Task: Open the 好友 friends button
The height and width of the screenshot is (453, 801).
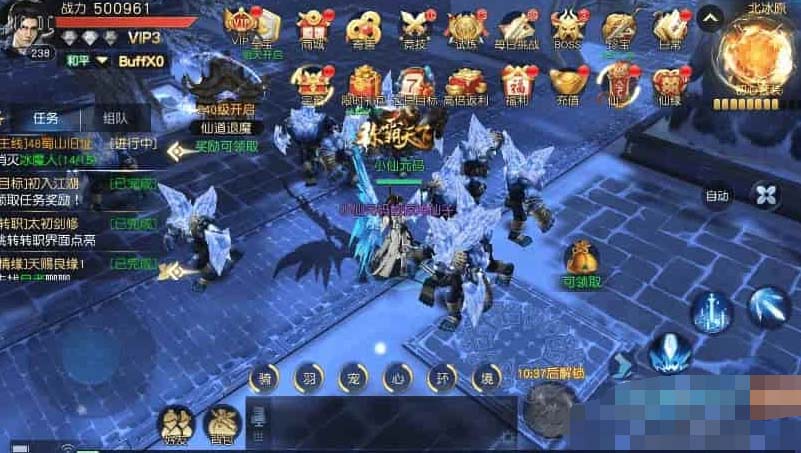Action: (178, 424)
